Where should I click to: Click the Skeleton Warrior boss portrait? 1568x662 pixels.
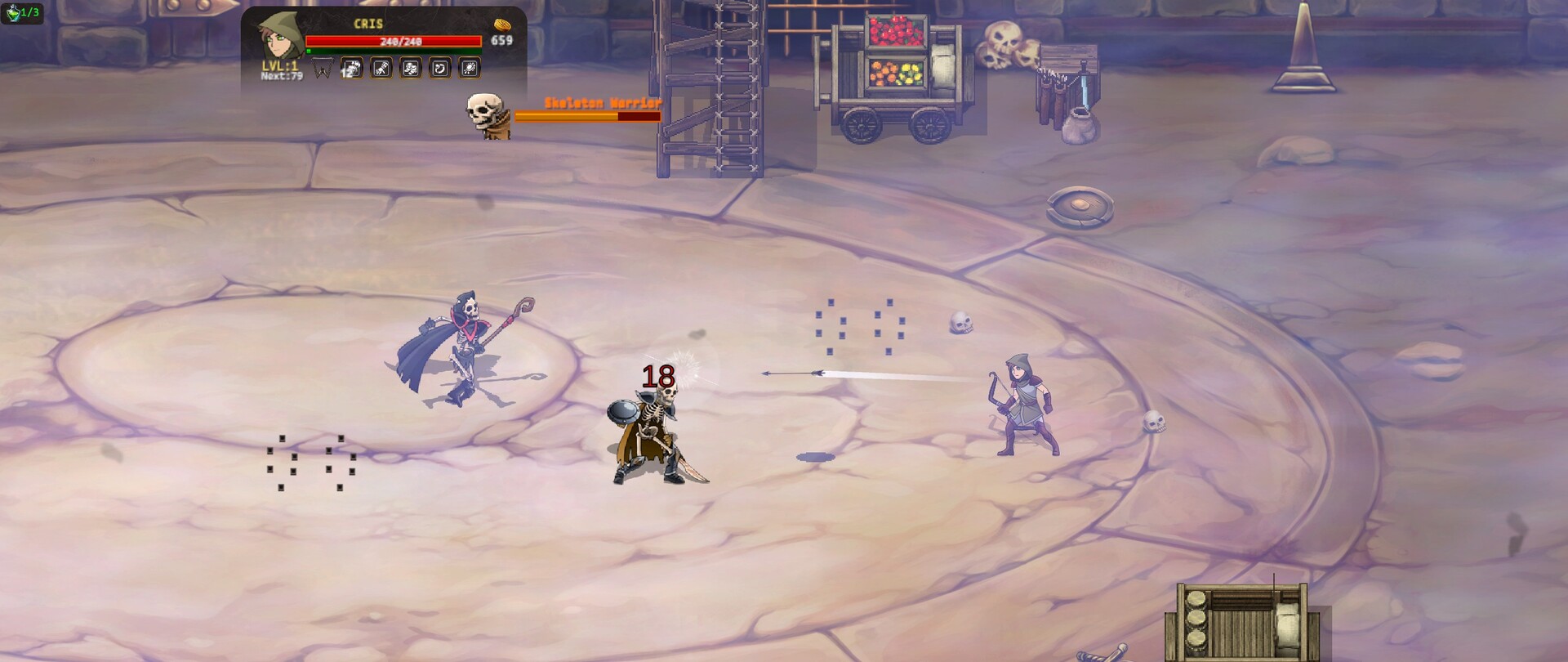click(485, 116)
